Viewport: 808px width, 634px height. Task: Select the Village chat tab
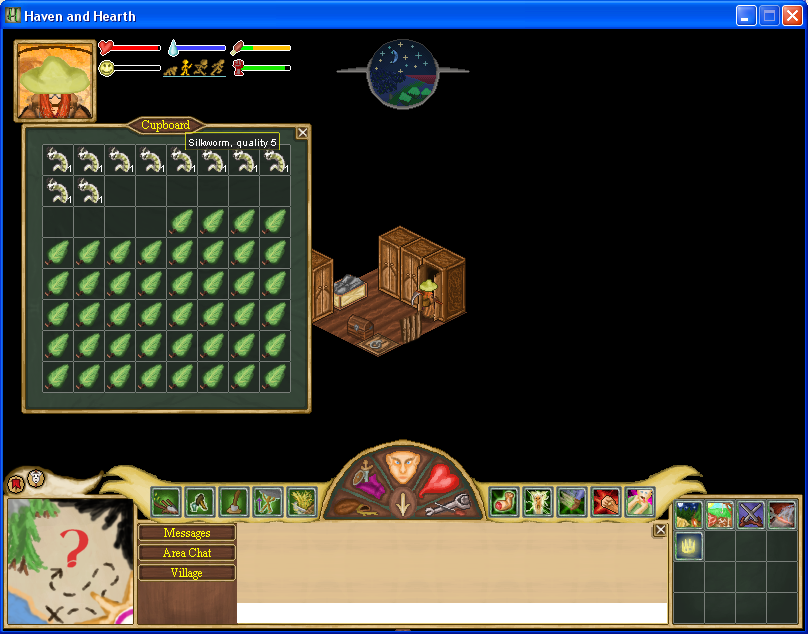pyautogui.click(x=187, y=573)
